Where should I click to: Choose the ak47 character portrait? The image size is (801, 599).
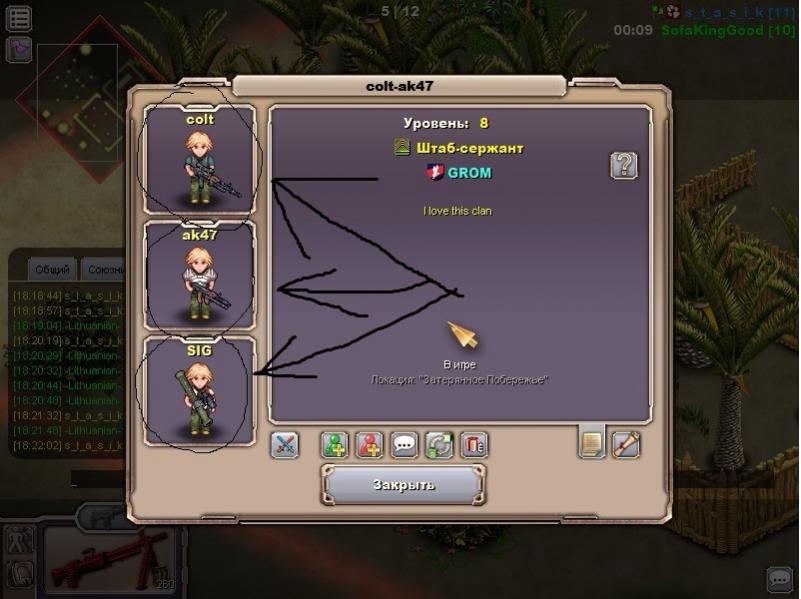[200, 275]
